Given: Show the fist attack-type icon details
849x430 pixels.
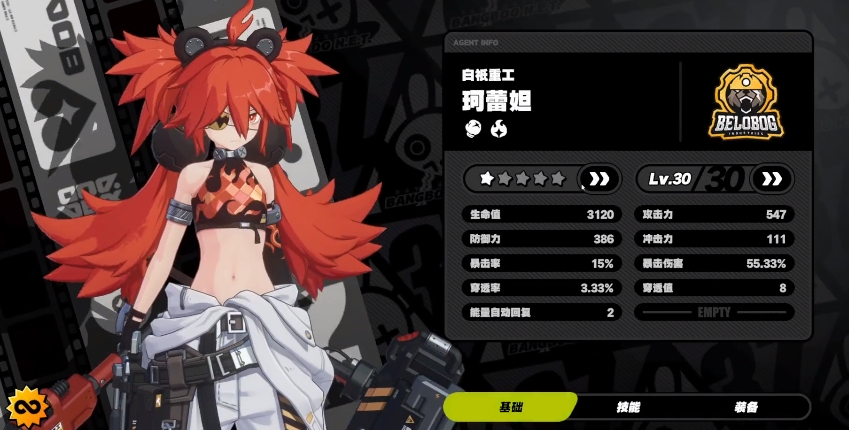Looking at the screenshot, I should click(x=474, y=128).
